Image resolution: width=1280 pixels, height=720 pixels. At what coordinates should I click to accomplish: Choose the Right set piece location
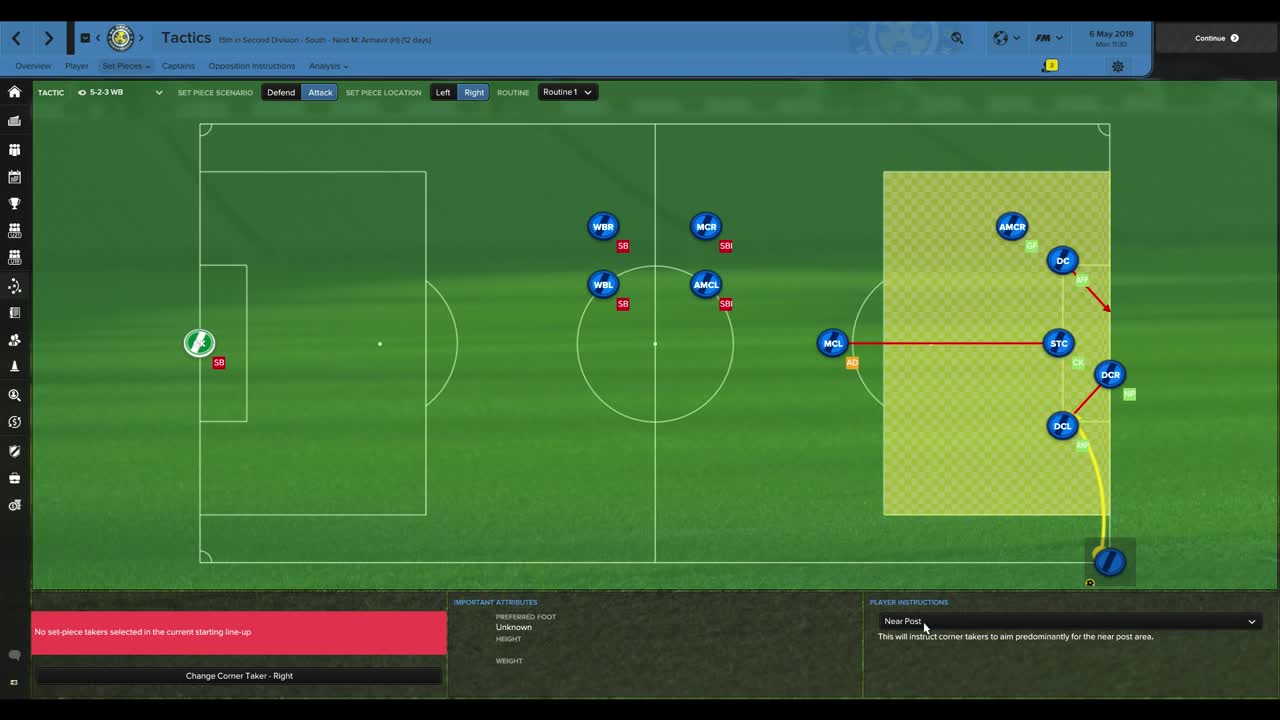coord(474,92)
